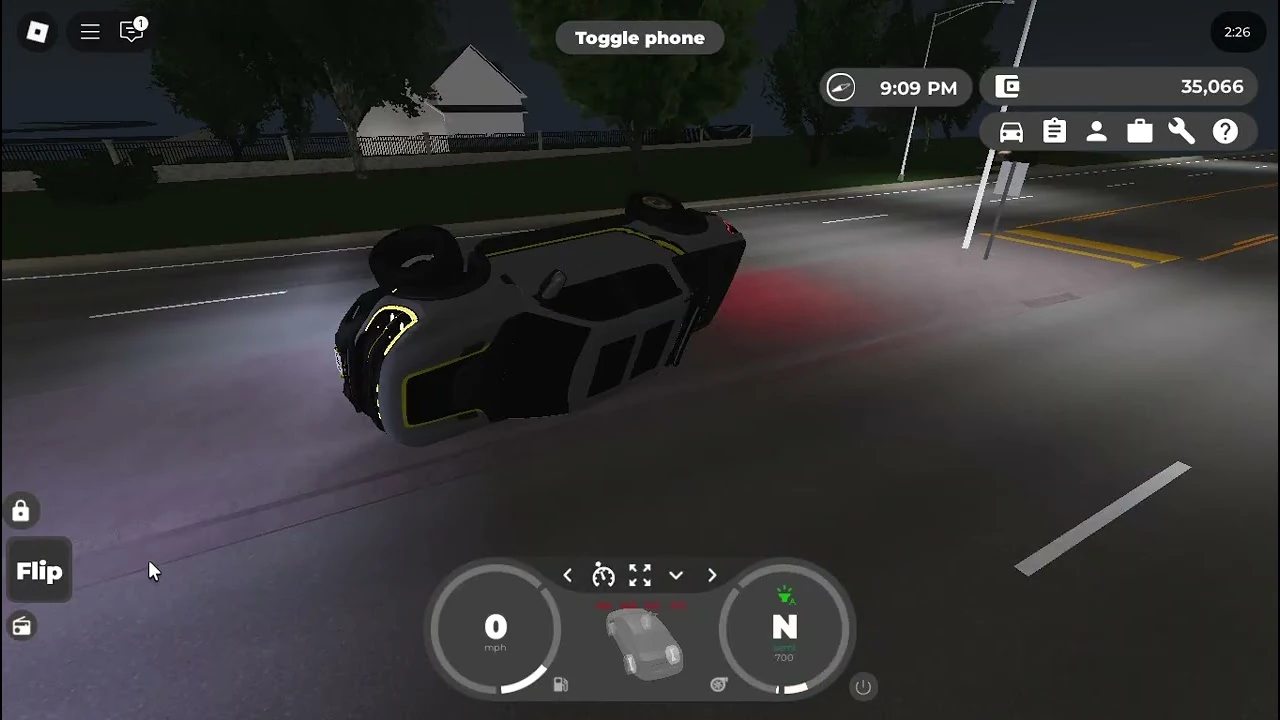Select the wrench customization icon
The width and height of the screenshot is (1280, 720).
(x=1182, y=131)
